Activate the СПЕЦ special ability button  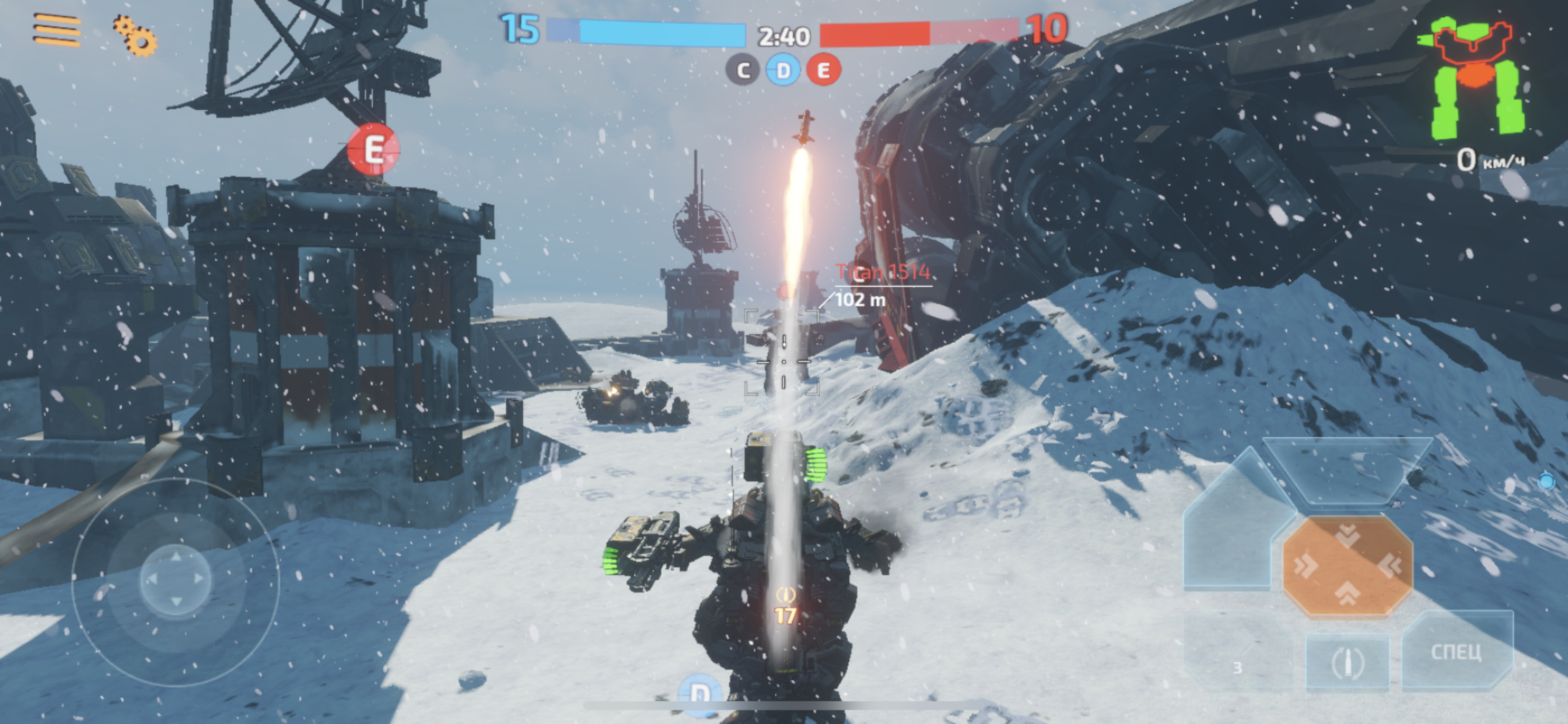1456,652
